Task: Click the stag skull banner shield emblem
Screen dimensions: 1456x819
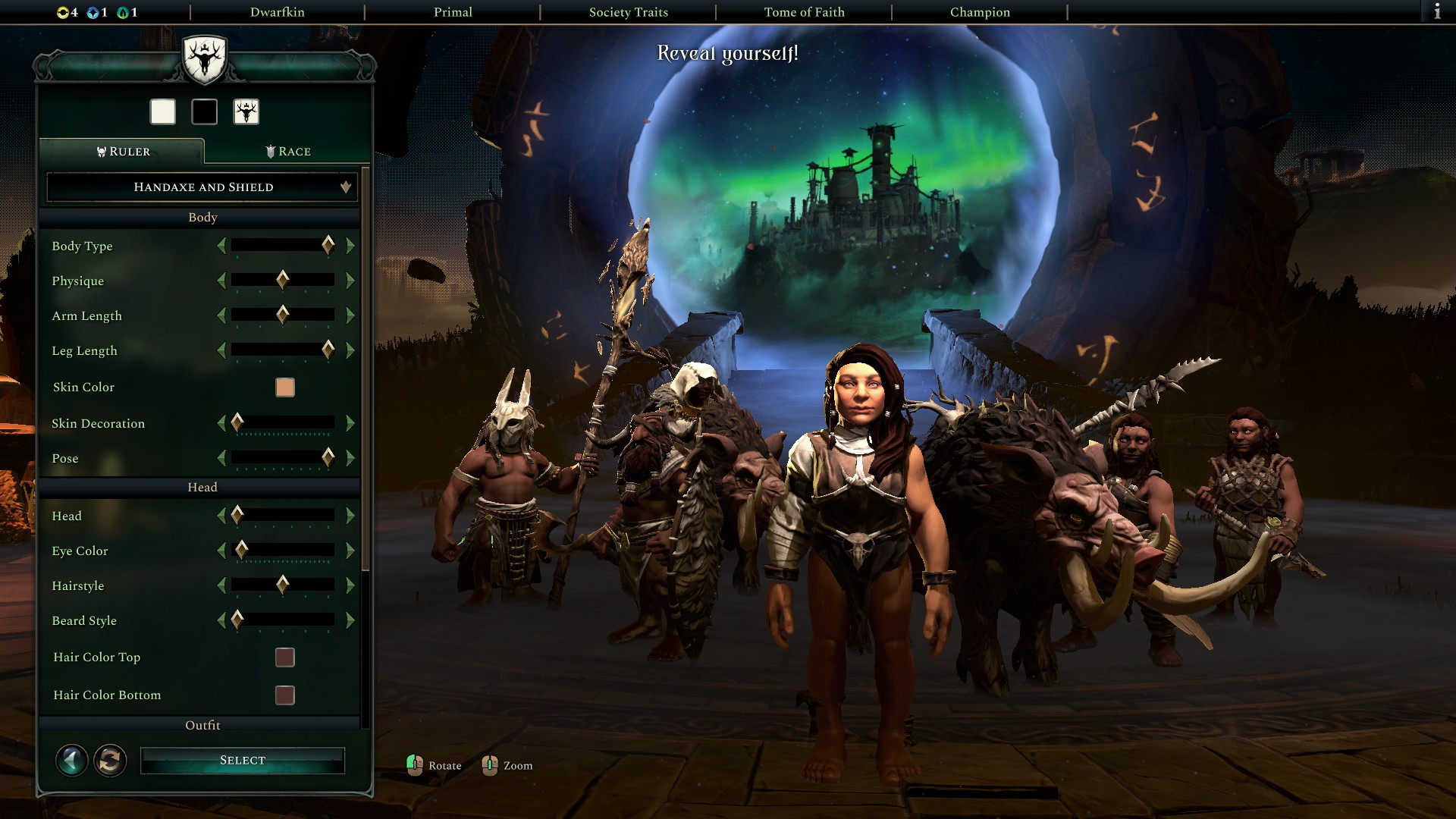Action: (x=206, y=59)
